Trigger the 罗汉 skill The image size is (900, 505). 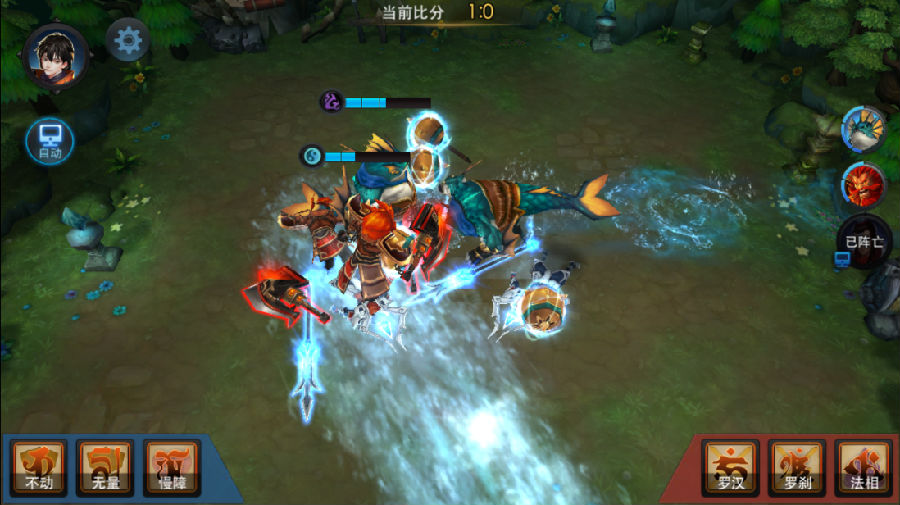pos(730,467)
